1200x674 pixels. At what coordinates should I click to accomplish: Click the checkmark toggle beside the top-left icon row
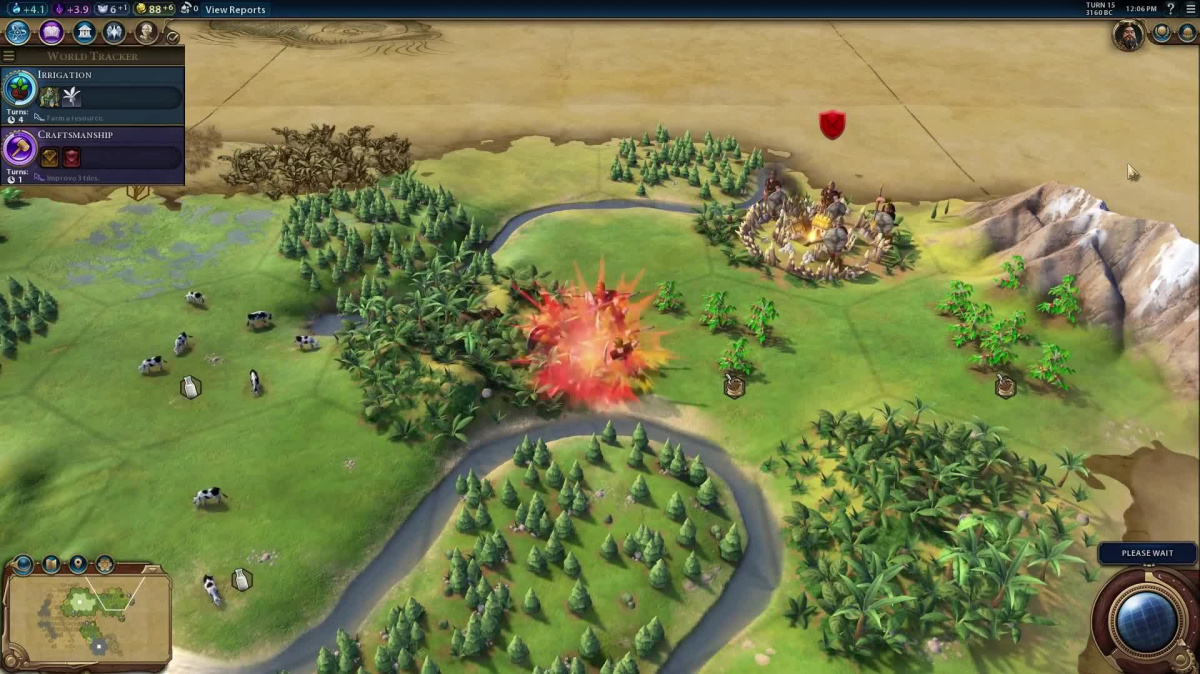click(x=172, y=37)
